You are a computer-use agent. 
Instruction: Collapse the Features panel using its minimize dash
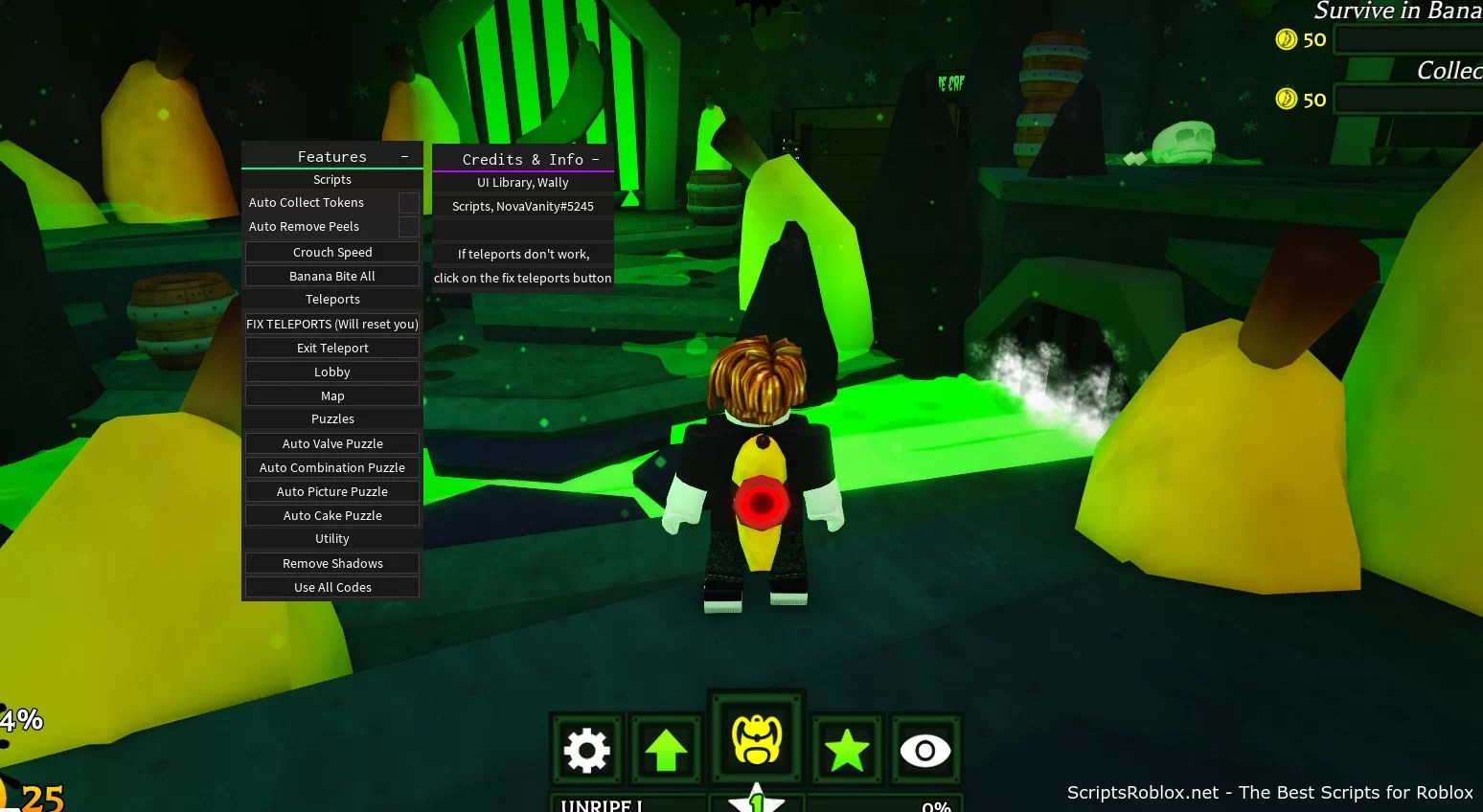click(403, 154)
